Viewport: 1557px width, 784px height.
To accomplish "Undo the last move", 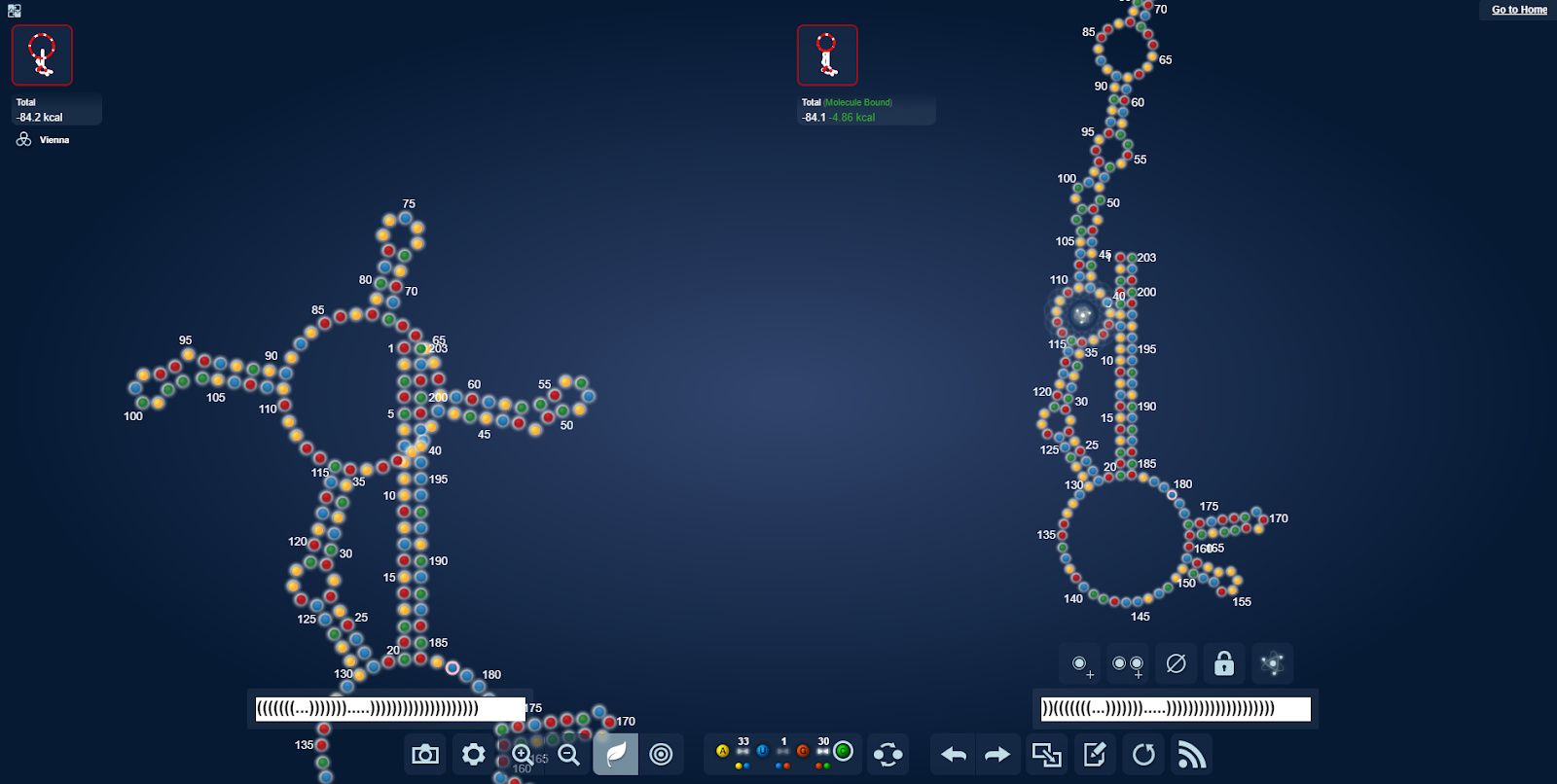I will pyautogui.click(x=954, y=755).
